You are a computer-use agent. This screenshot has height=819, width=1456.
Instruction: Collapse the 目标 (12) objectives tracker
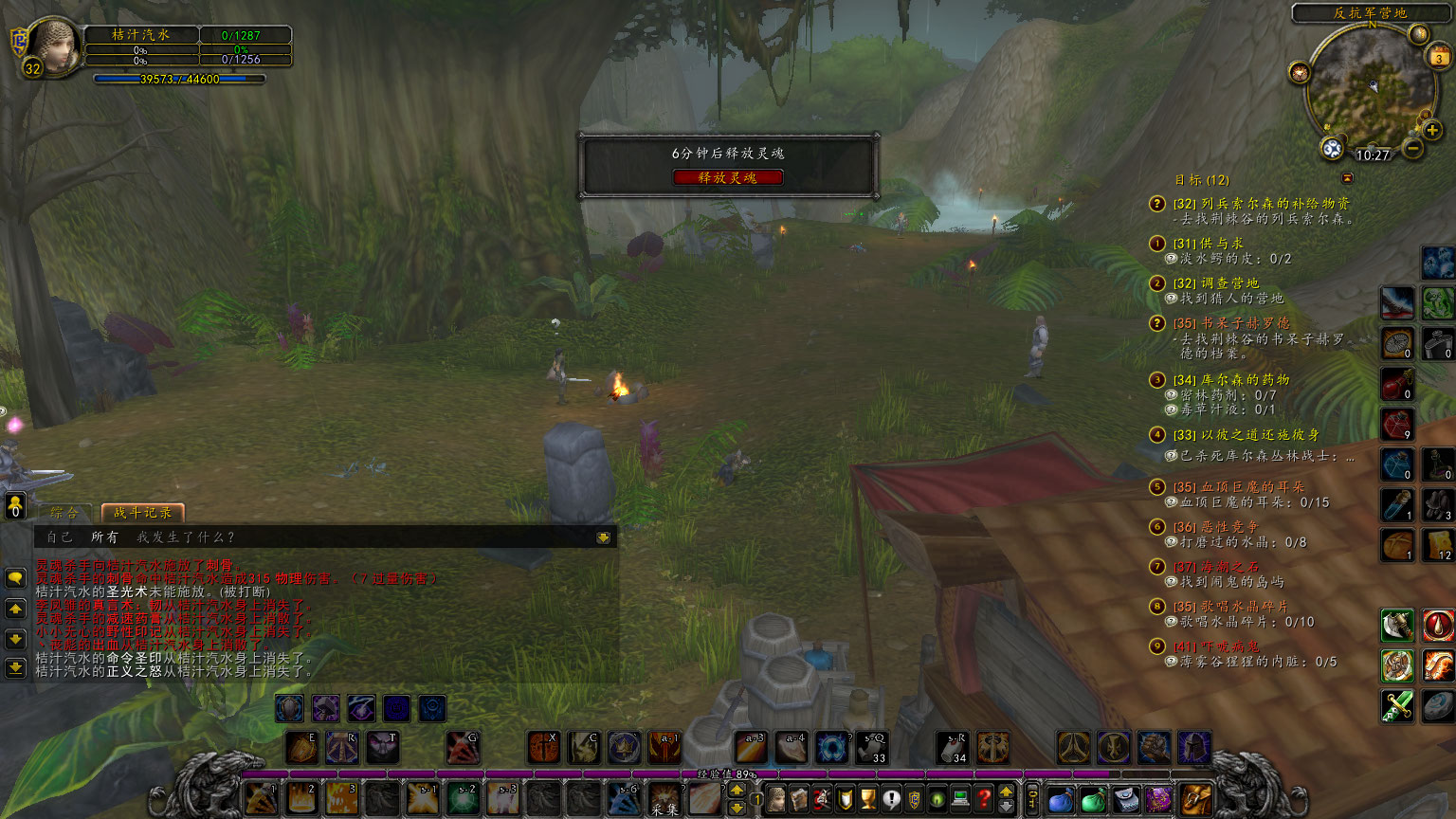pos(1347,178)
